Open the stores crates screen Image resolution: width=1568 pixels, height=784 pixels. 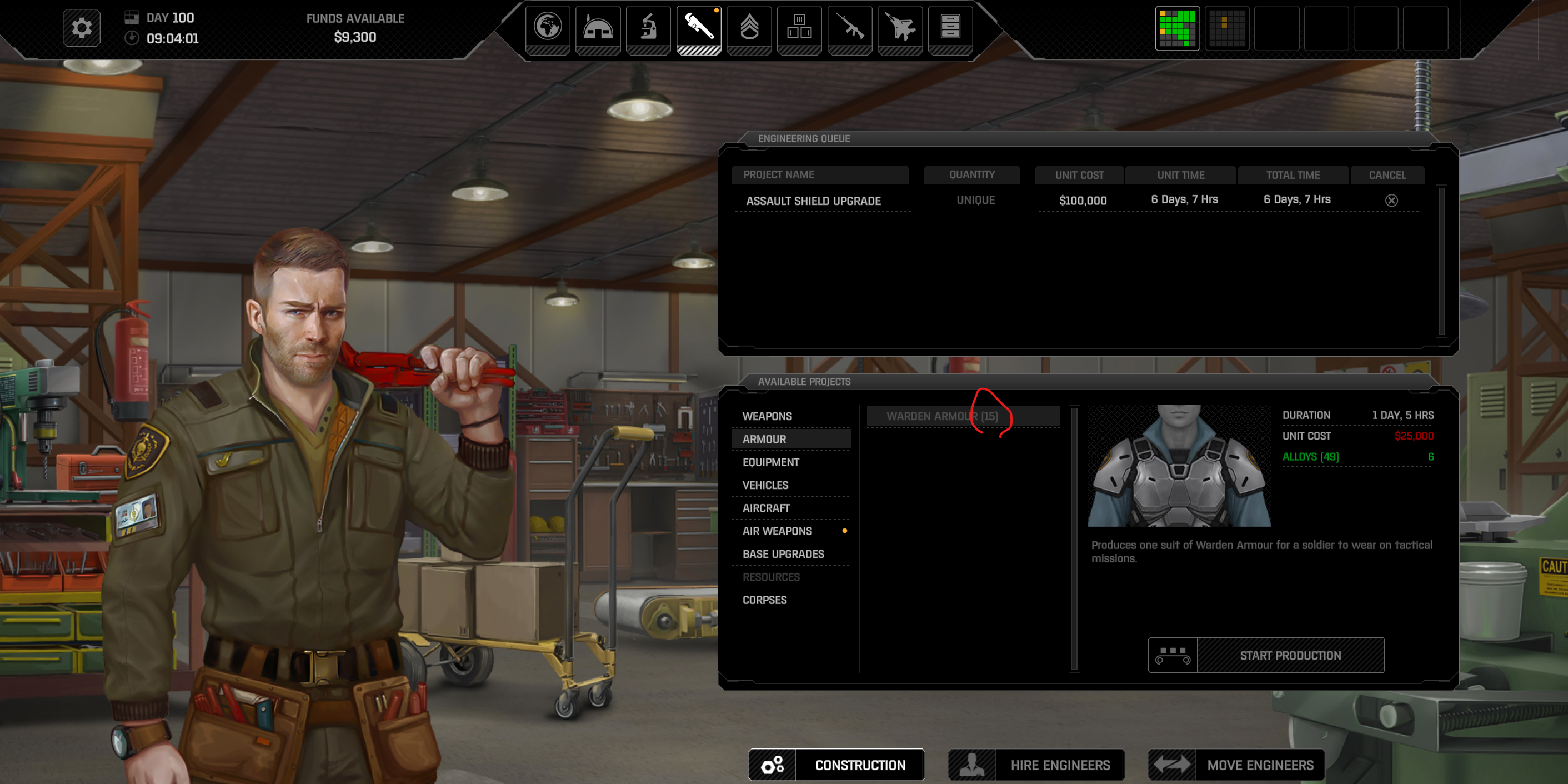tap(799, 28)
